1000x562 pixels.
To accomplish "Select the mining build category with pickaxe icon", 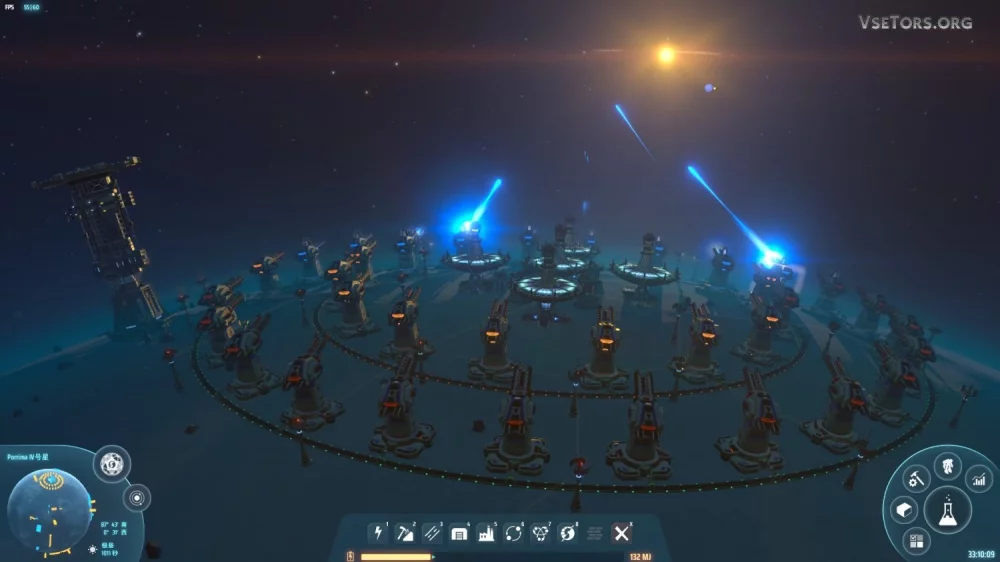I will click(405, 533).
